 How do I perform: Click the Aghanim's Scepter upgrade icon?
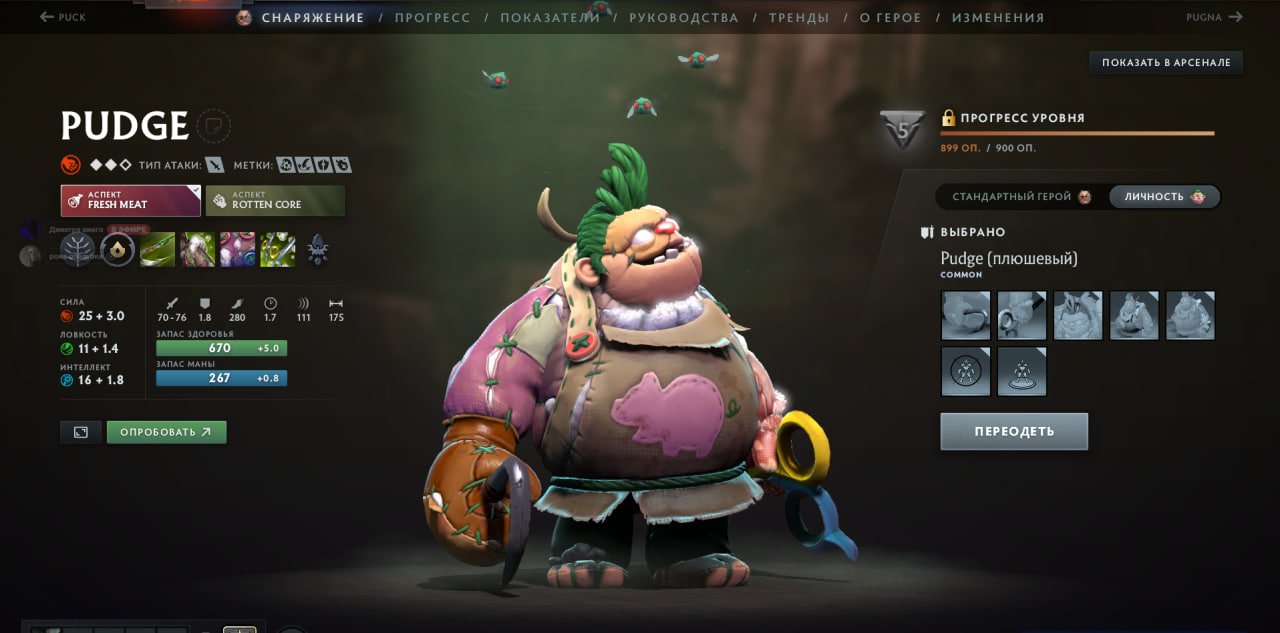[x=317, y=249]
